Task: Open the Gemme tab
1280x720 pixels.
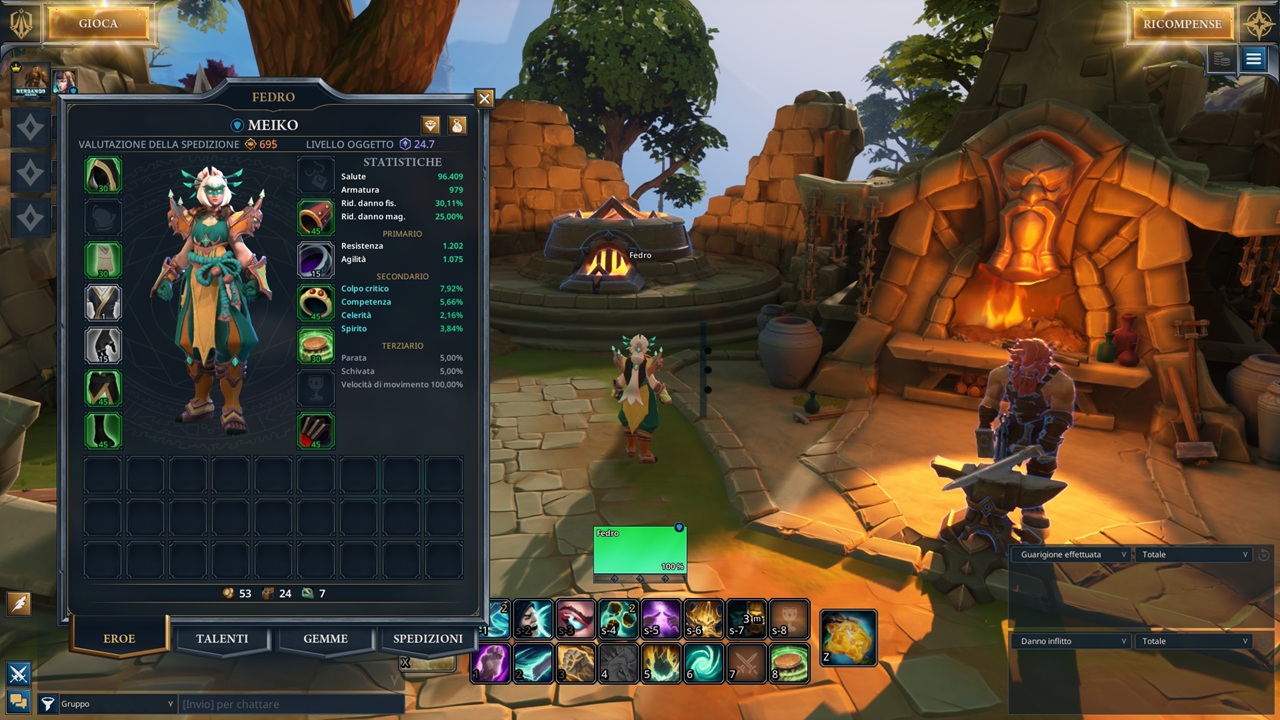Action: tap(326, 639)
